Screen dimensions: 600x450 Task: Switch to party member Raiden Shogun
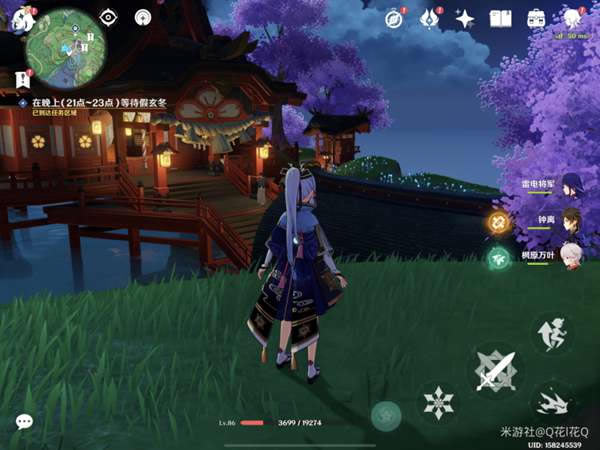pyautogui.click(x=570, y=185)
